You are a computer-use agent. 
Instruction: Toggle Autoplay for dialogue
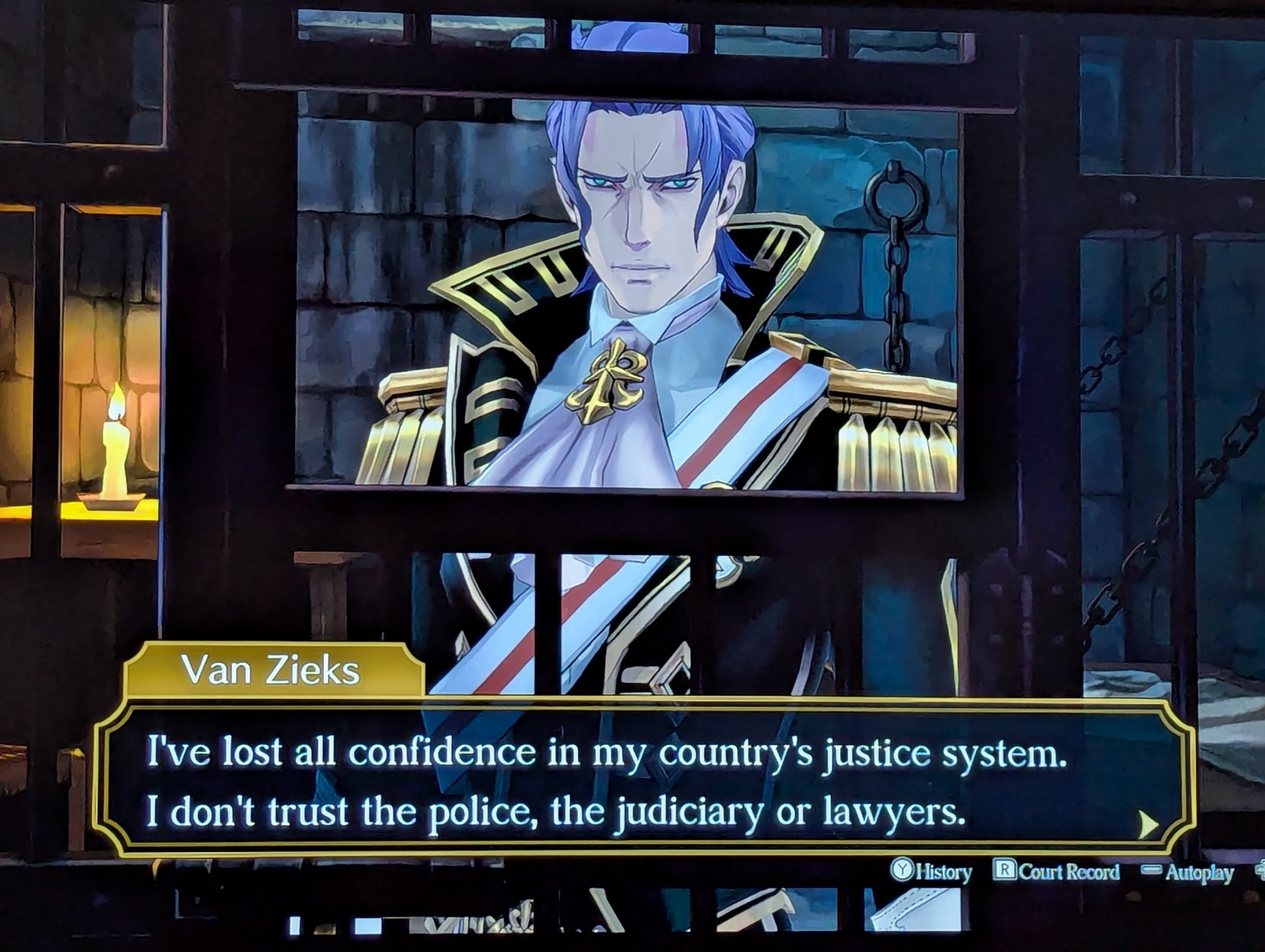coord(1188,873)
